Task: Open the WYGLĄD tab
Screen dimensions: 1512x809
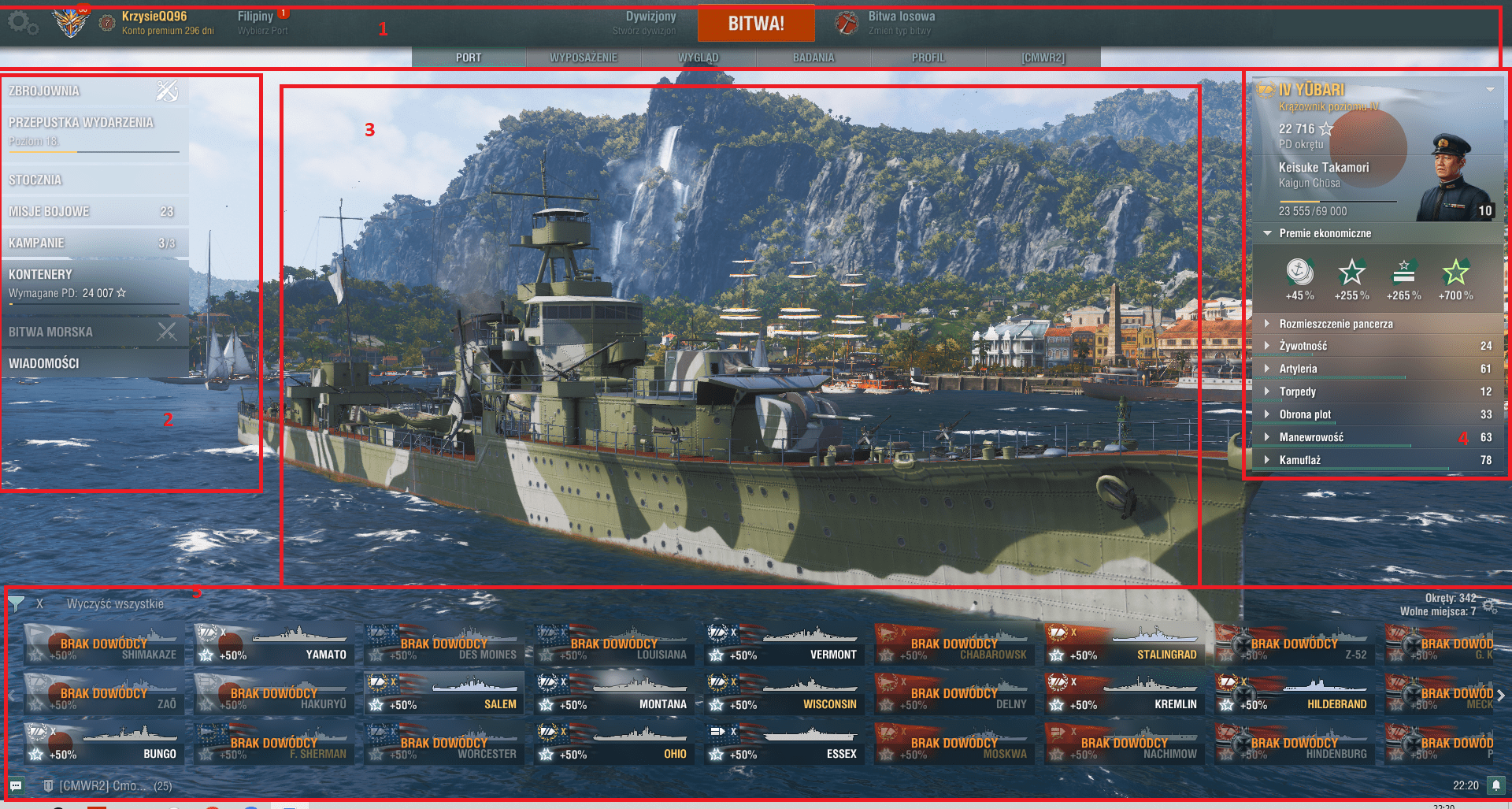Action: (699, 58)
